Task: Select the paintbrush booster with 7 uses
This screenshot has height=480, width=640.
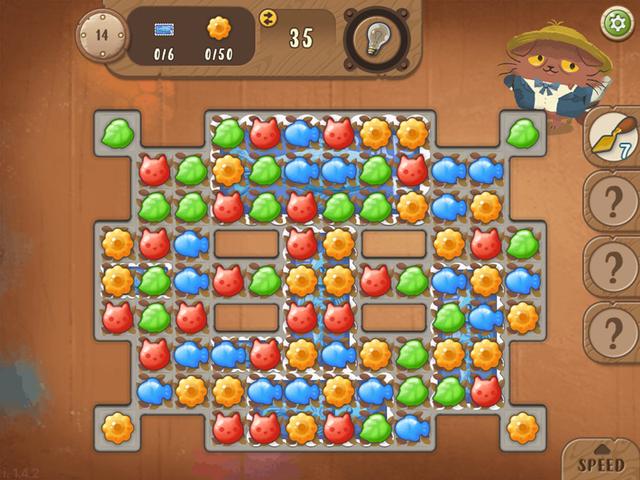Action: [x=609, y=137]
